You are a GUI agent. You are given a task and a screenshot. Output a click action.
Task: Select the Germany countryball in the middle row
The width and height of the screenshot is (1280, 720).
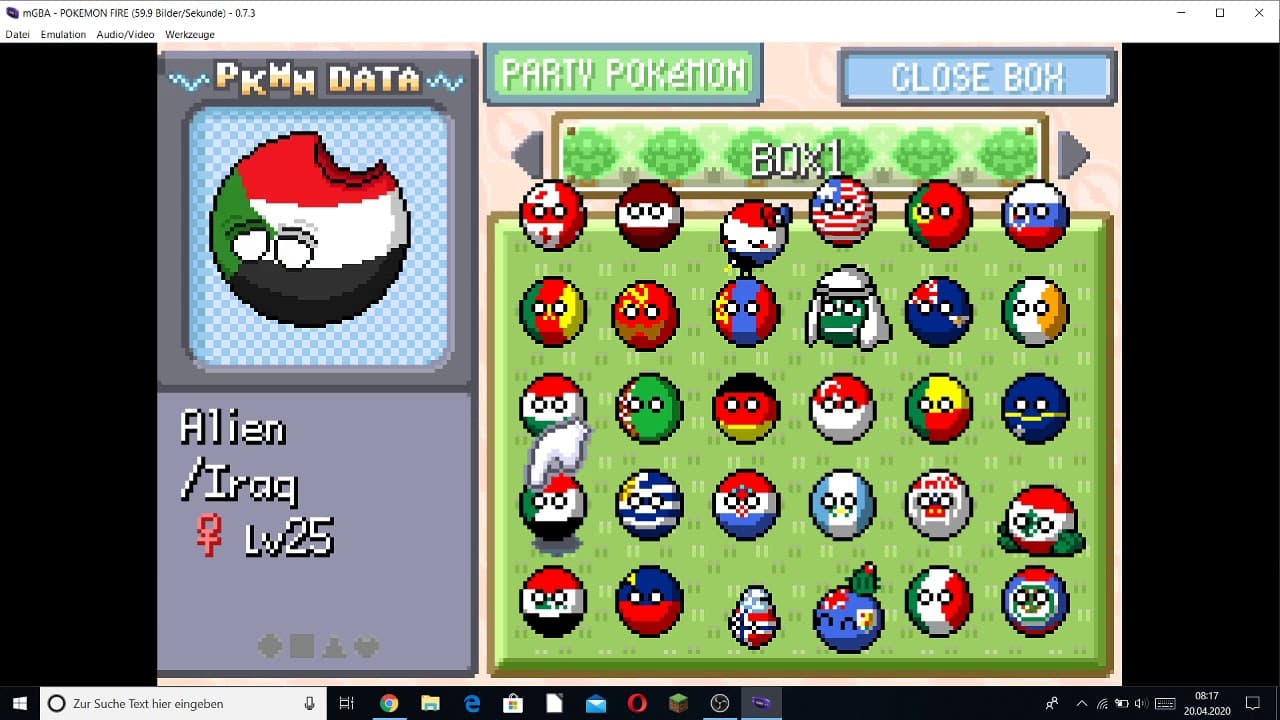coord(745,408)
